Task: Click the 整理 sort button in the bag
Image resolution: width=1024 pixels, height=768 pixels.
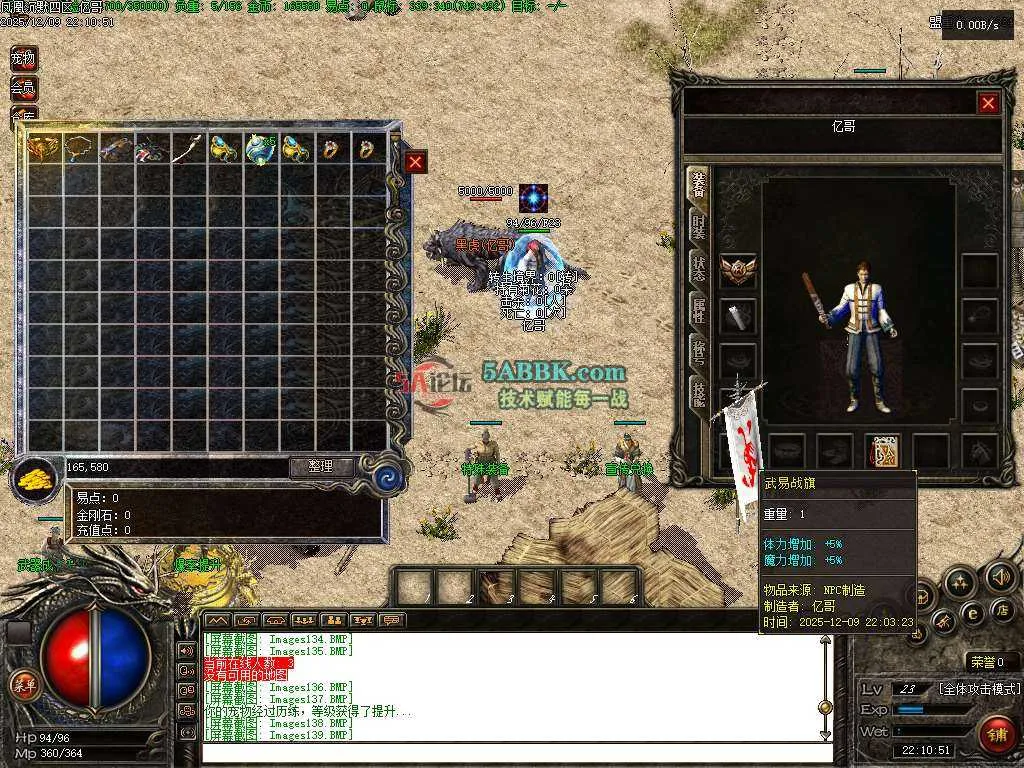Action: (x=322, y=467)
